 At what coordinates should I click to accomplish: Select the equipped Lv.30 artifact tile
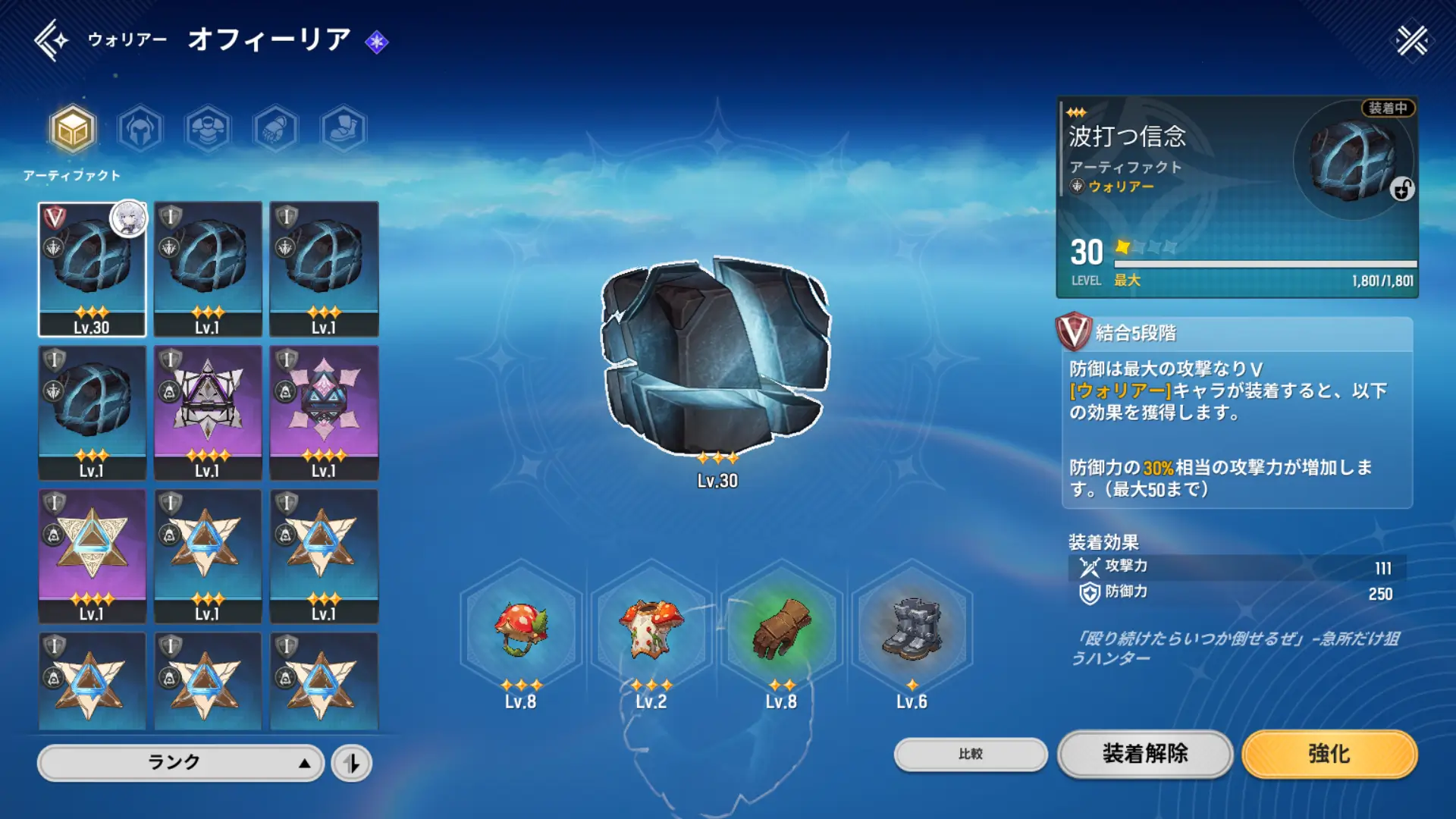(x=92, y=269)
